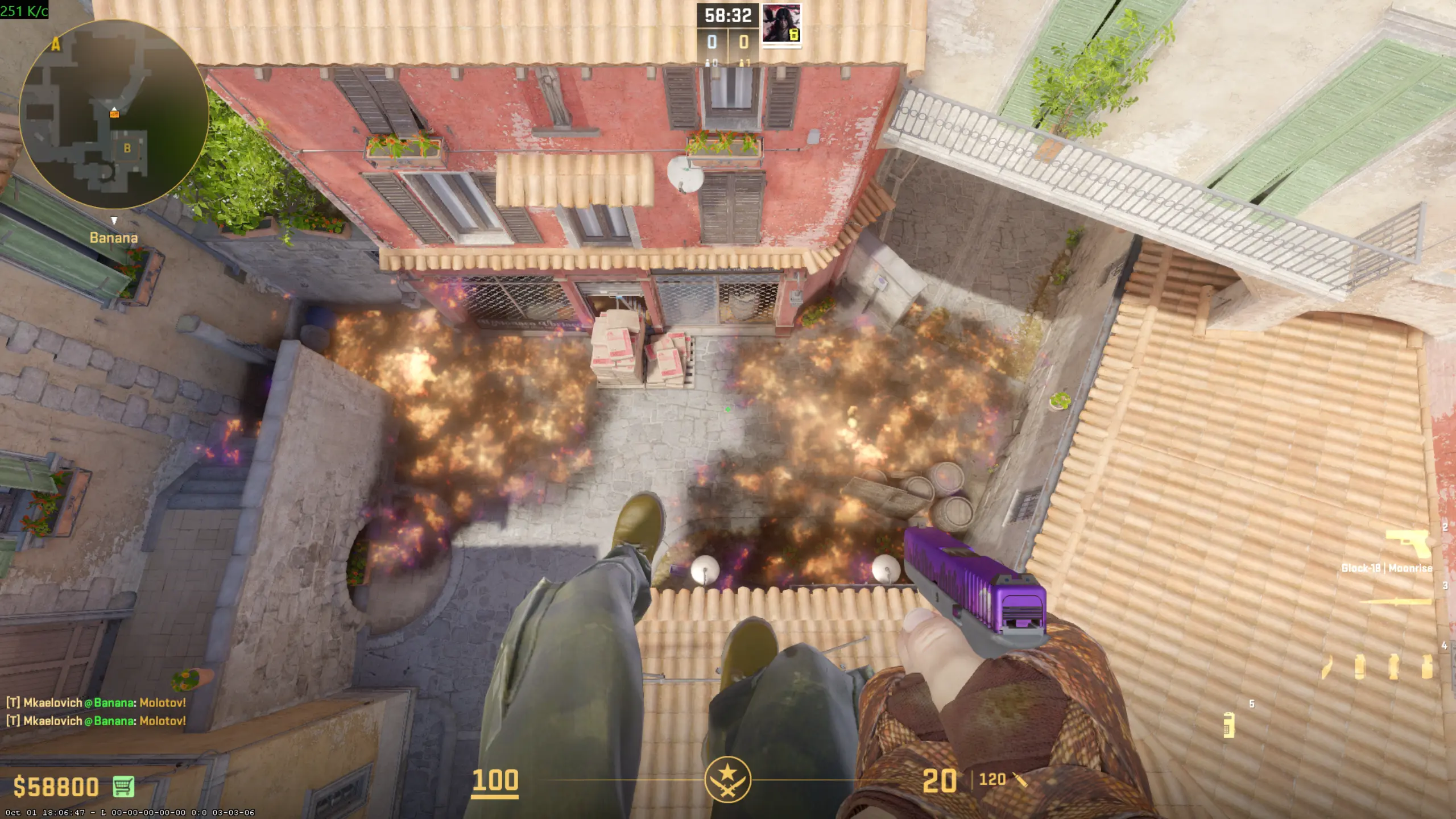The width and height of the screenshot is (1456, 819).
Task: Select the Glock-18 Moonrise pistol slot
Action: click(x=1408, y=545)
